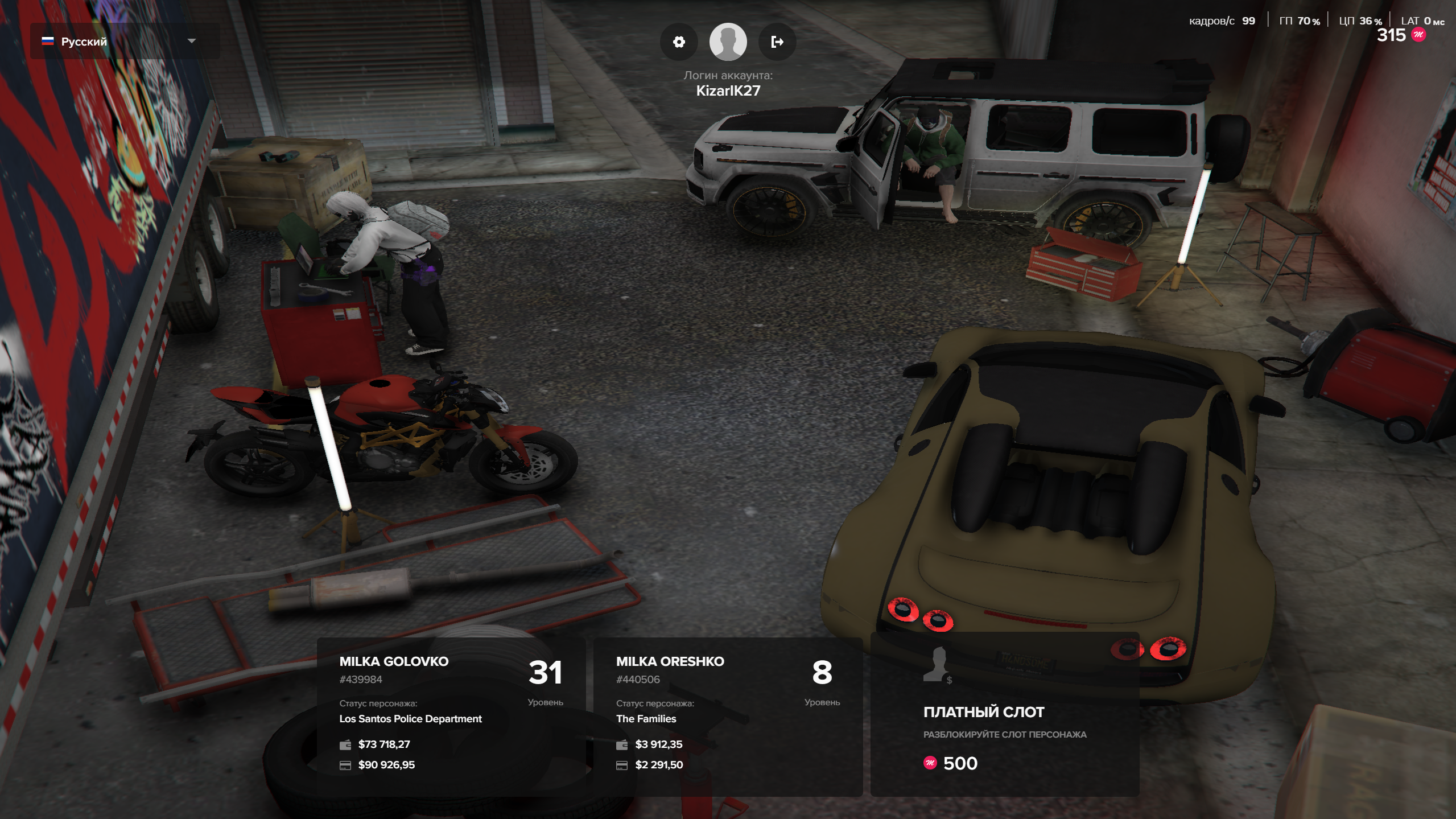This screenshot has width=1456, height=819.
Task: Choose the Milka Oreshko character card
Action: click(x=727, y=715)
